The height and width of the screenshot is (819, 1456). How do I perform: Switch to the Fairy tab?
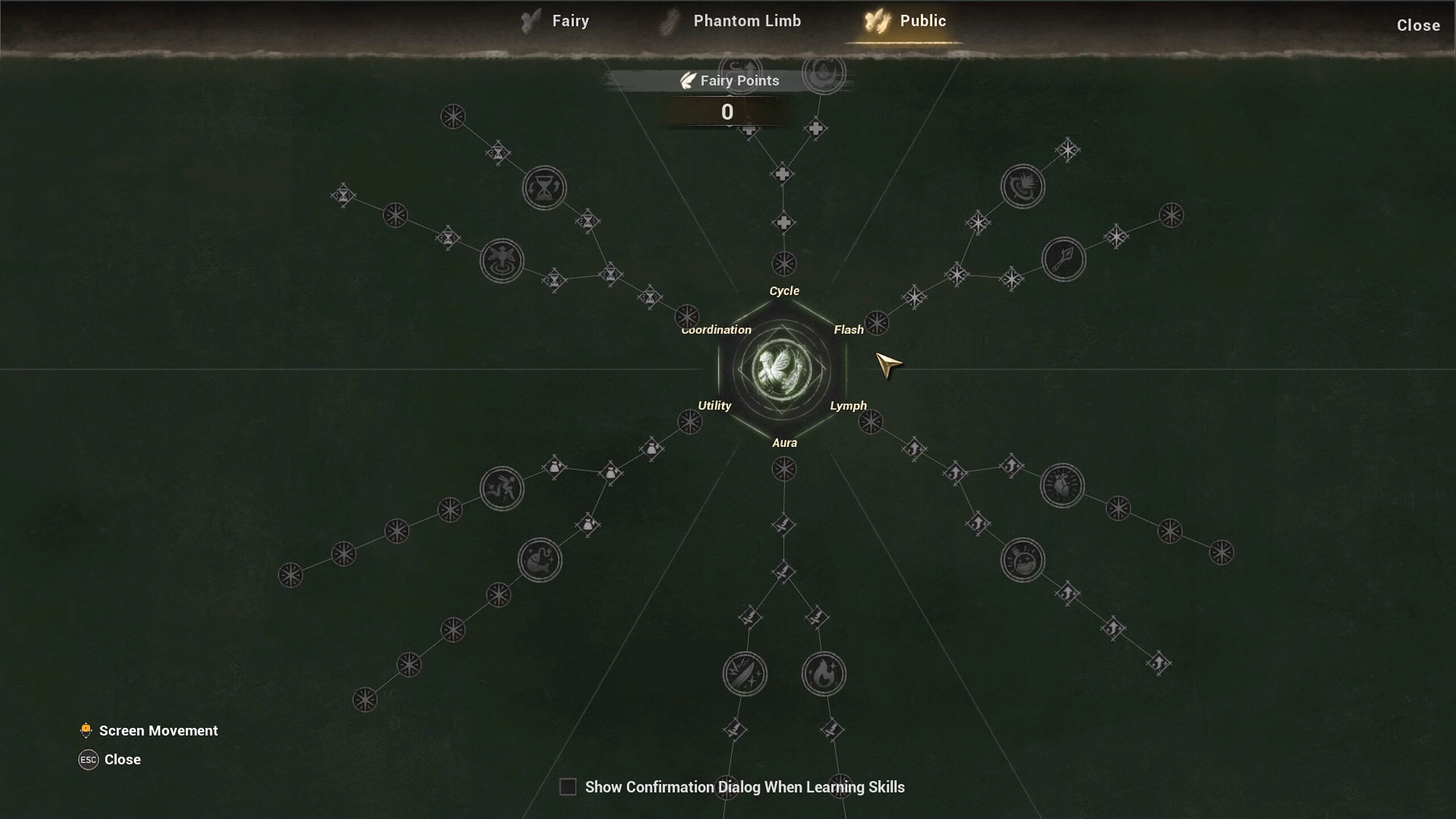coord(569,20)
